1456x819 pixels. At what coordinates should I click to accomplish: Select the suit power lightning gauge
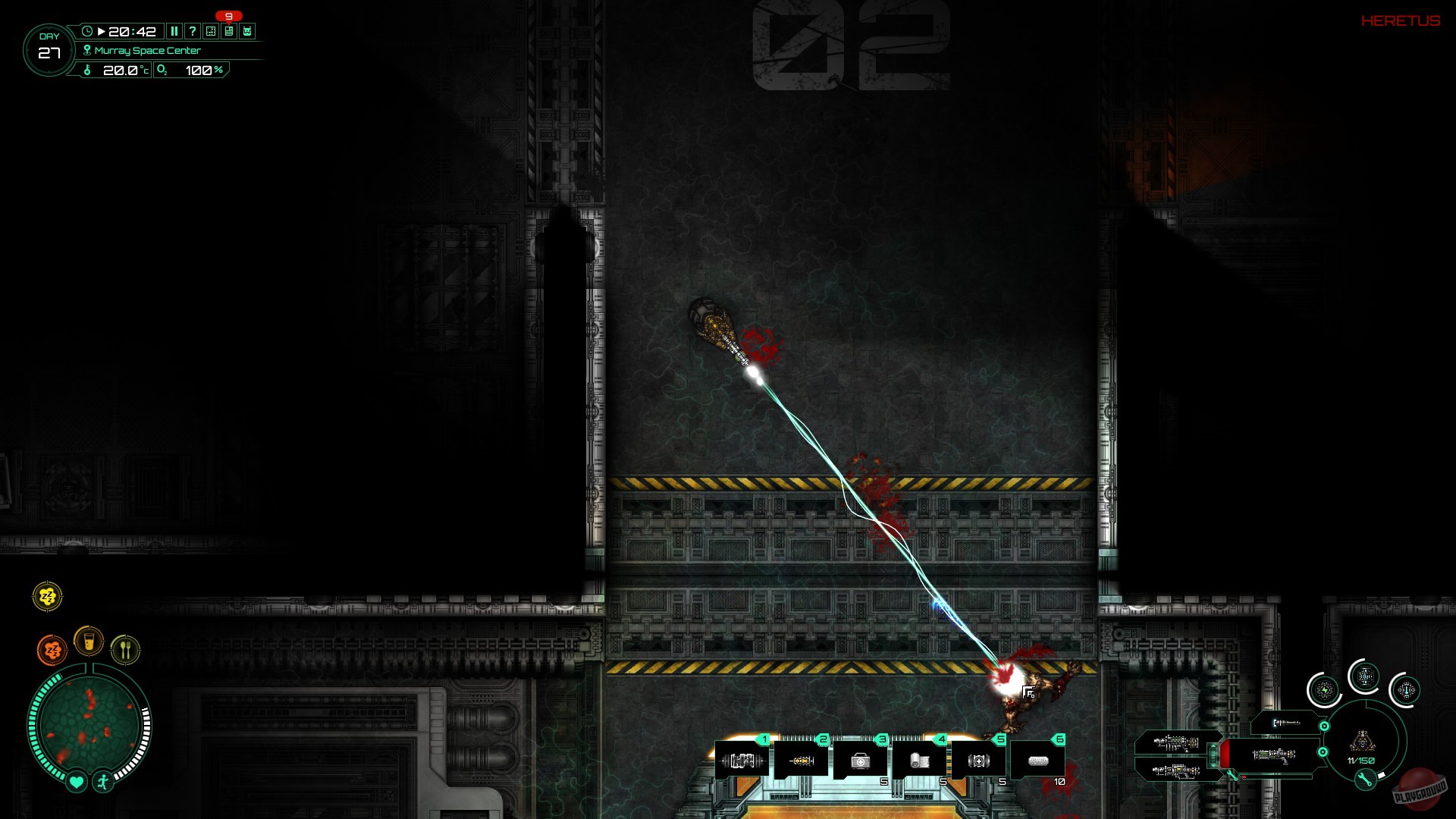(1325, 689)
